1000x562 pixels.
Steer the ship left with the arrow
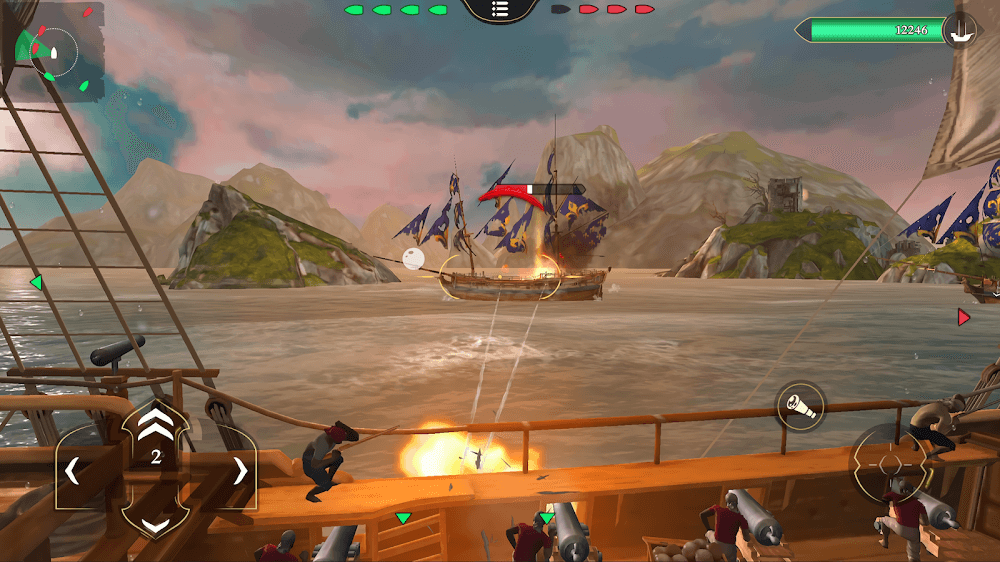(x=73, y=470)
